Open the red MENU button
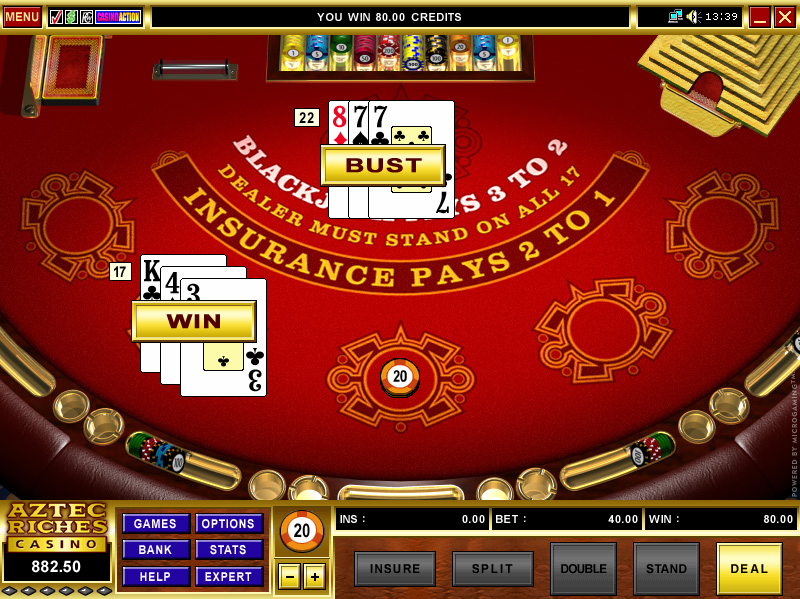Image resolution: width=800 pixels, height=599 pixels. [x=21, y=17]
